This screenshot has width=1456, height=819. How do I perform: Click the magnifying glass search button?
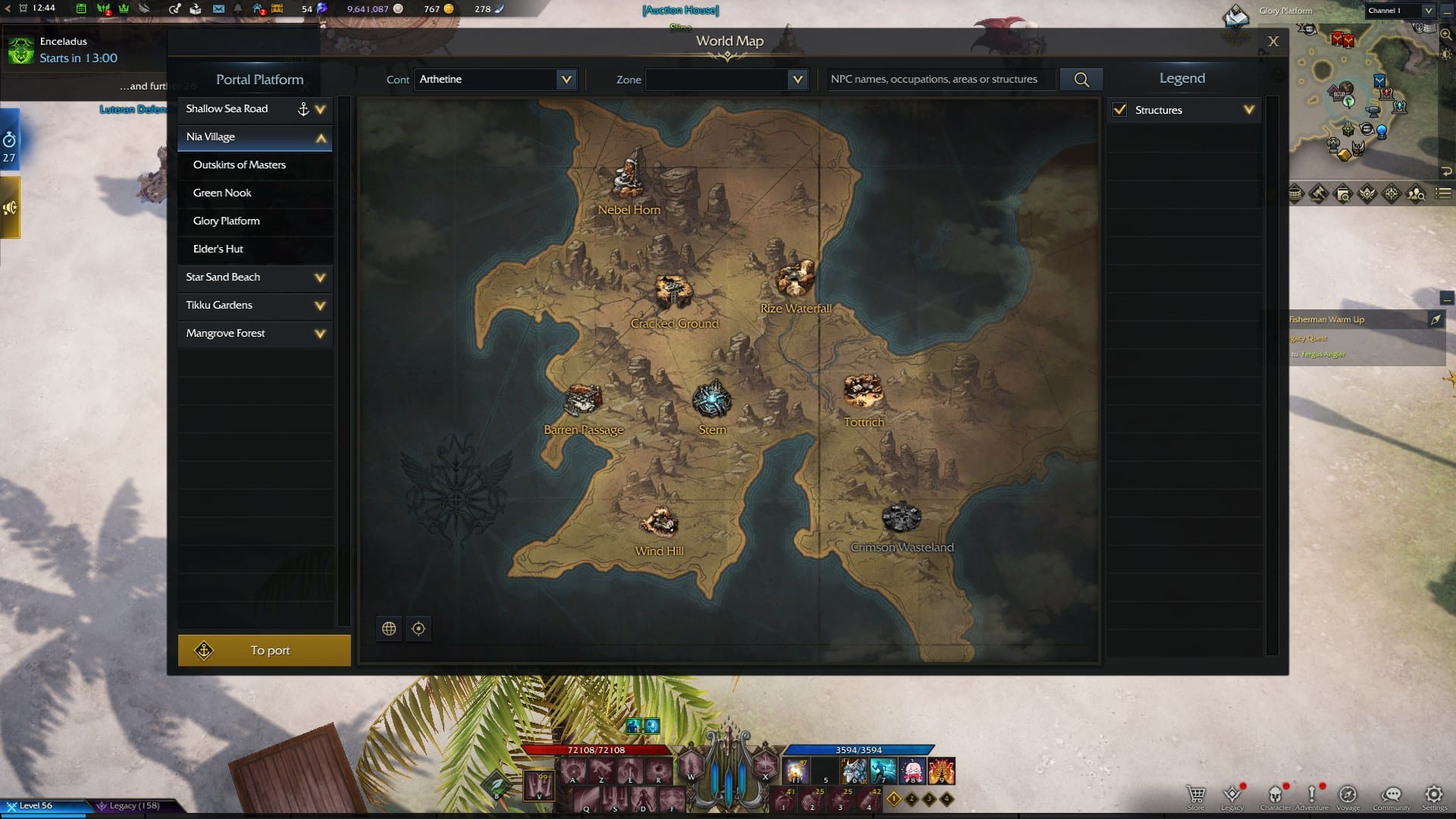(1081, 80)
